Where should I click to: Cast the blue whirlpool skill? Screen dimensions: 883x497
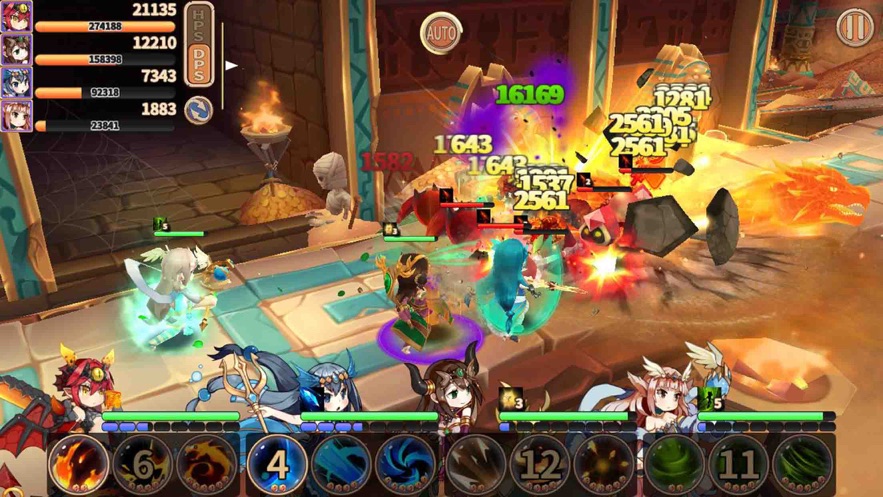[x=405, y=464]
